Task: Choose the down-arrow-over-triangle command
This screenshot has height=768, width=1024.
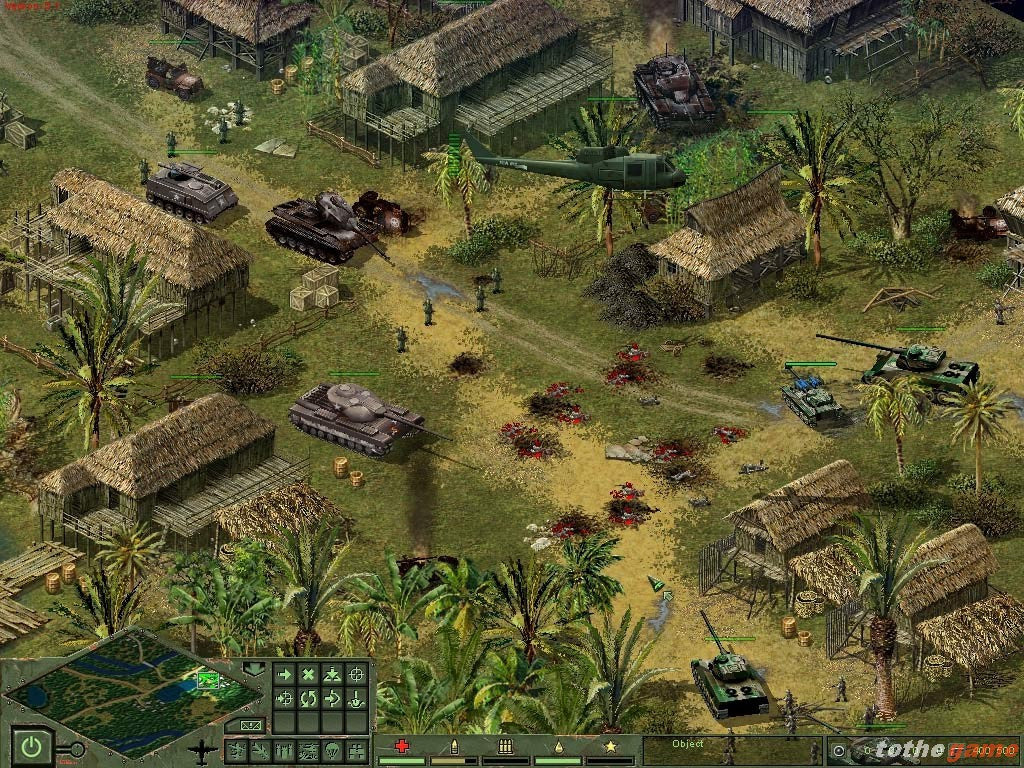Action: 332,675
